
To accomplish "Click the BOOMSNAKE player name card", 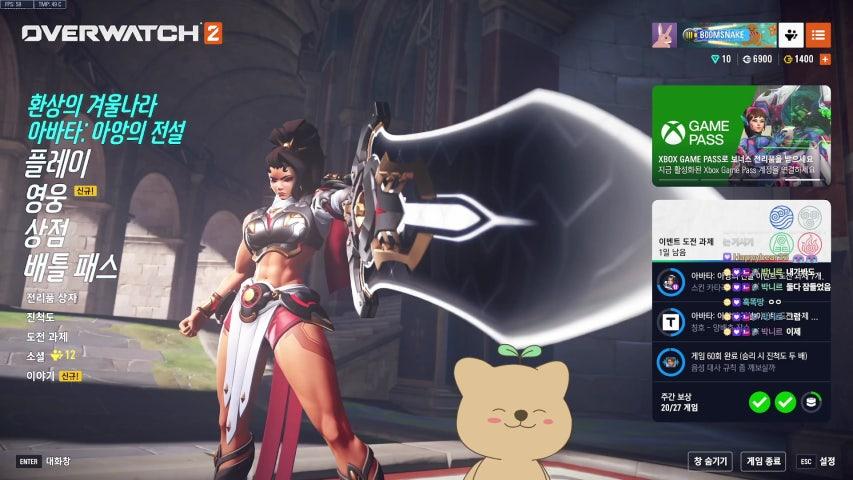I will 729,35.
